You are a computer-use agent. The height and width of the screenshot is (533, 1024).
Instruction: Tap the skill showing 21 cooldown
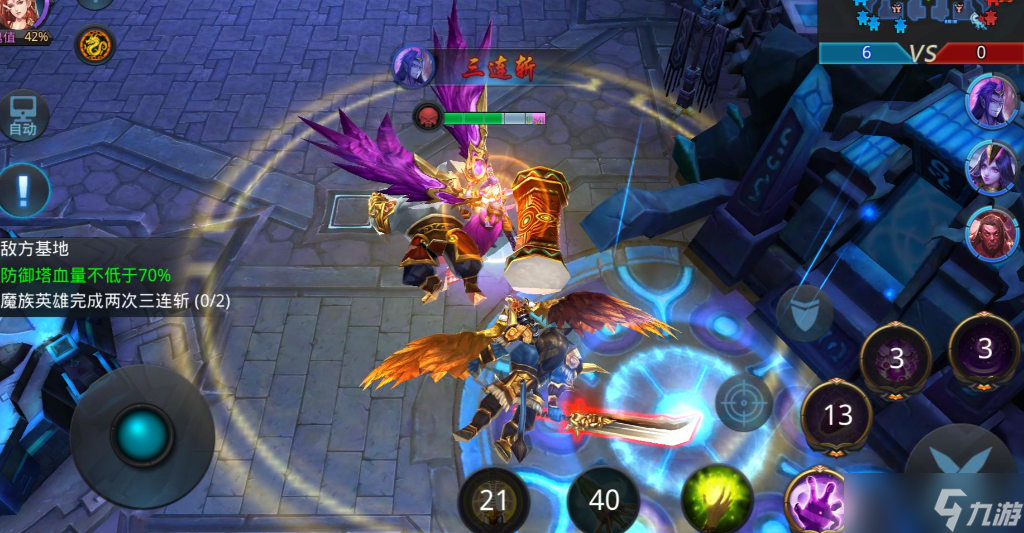coord(493,499)
